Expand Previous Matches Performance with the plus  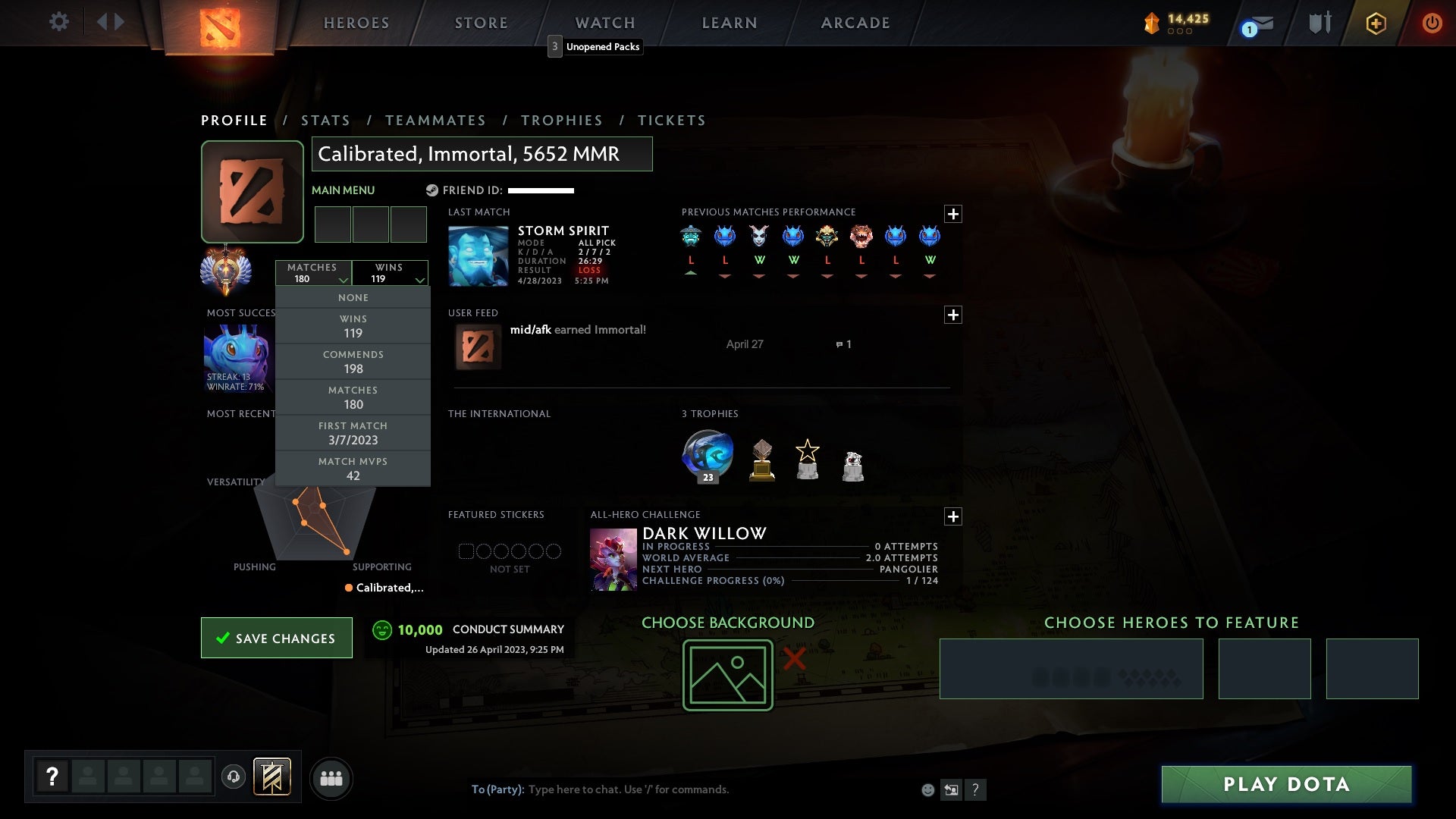[x=955, y=215]
